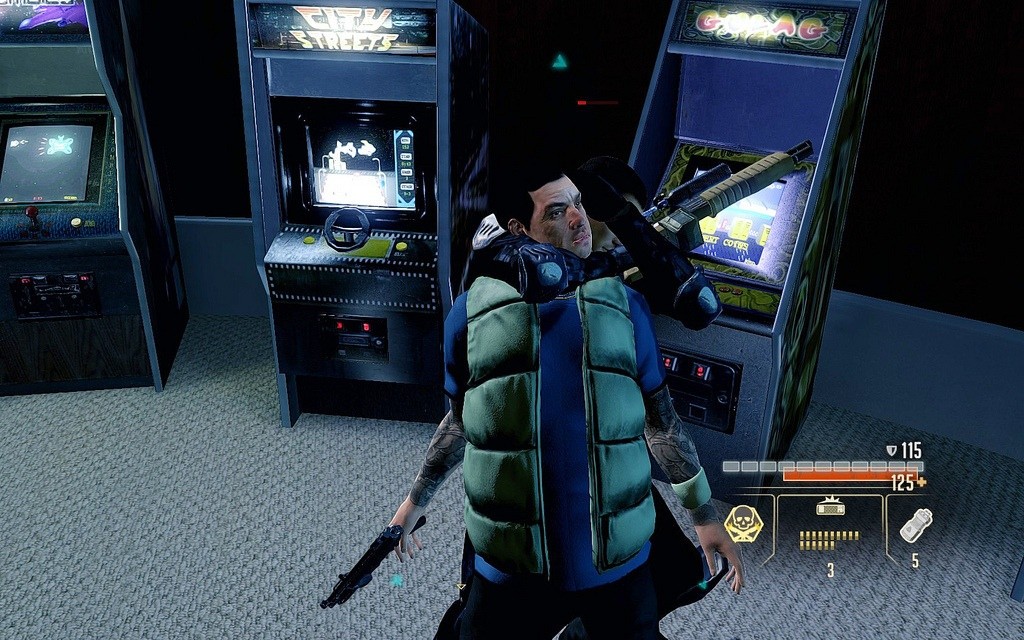Click the shield armor icon beside 115

pos(892,451)
